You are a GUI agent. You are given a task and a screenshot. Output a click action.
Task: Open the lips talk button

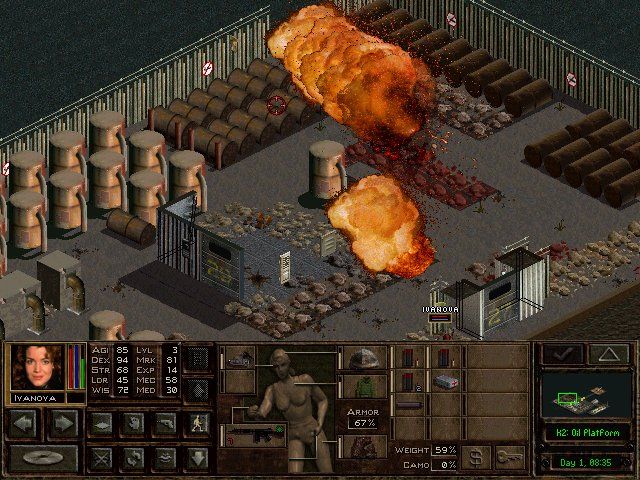(164, 459)
